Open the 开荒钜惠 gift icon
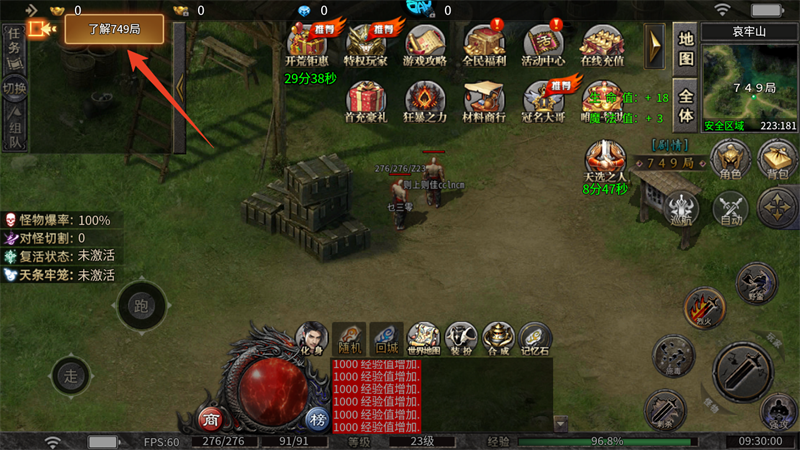Screen dimensions: 800x450 [306, 43]
